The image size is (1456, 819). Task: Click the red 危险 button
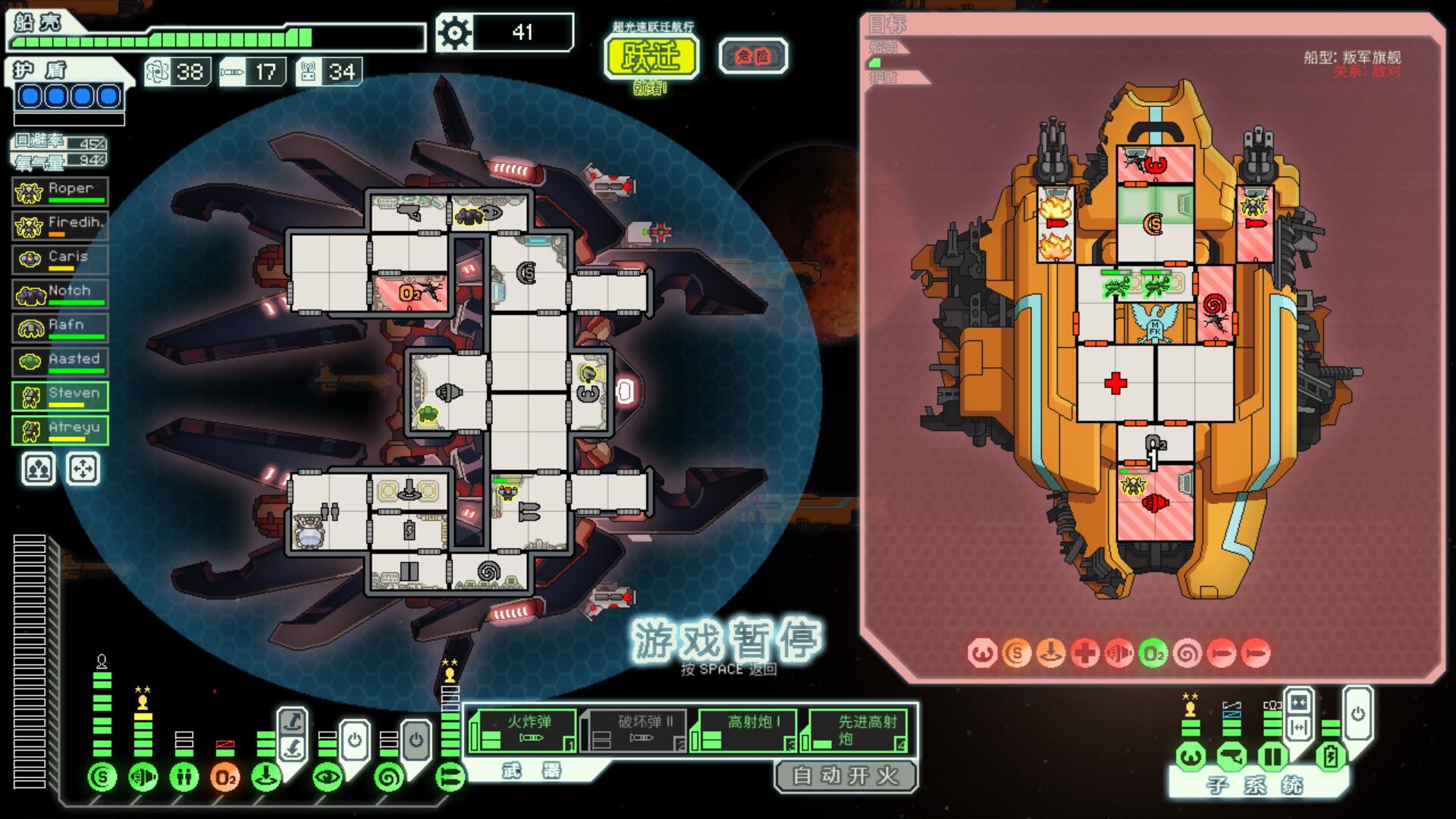(x=753, y=55)
